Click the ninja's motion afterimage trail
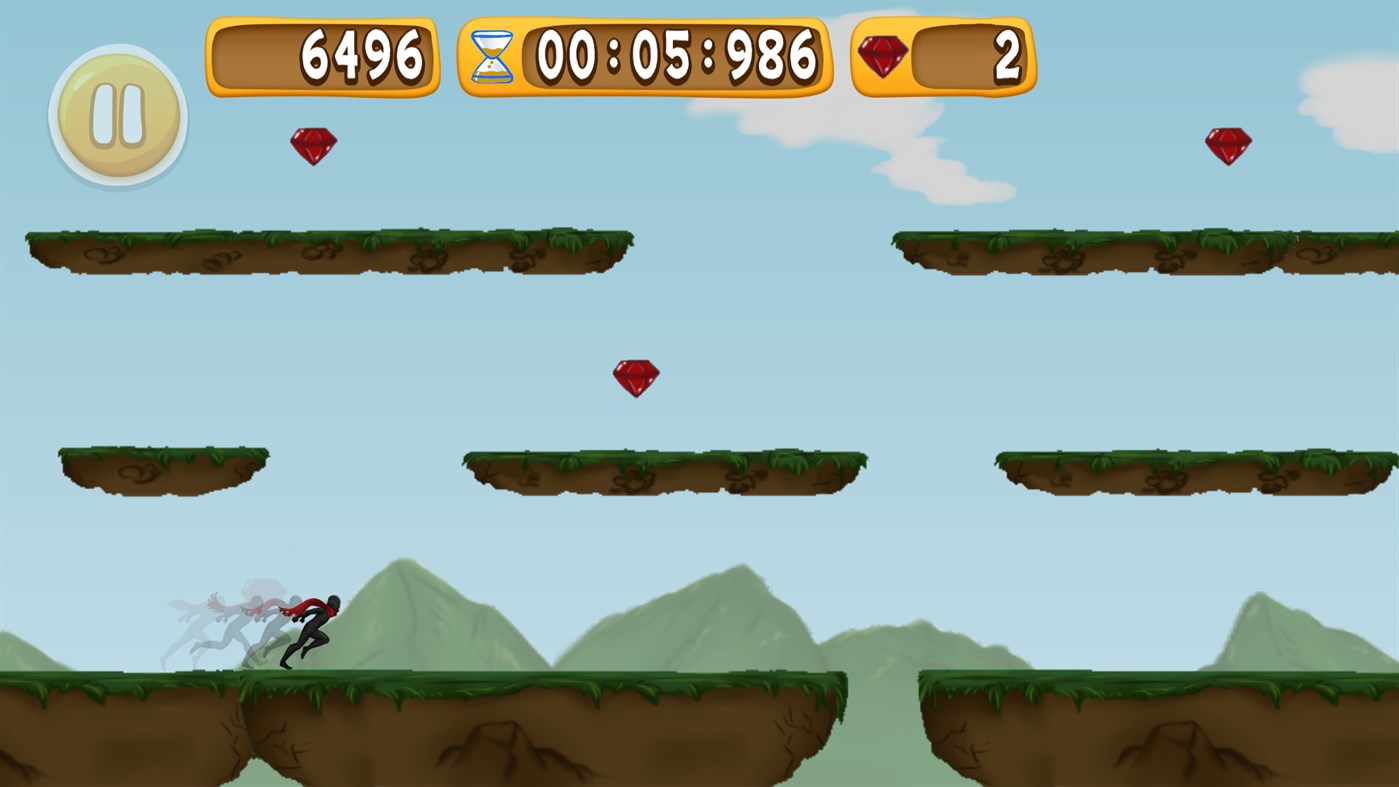The image size is (1399, 787). point(220,620)
